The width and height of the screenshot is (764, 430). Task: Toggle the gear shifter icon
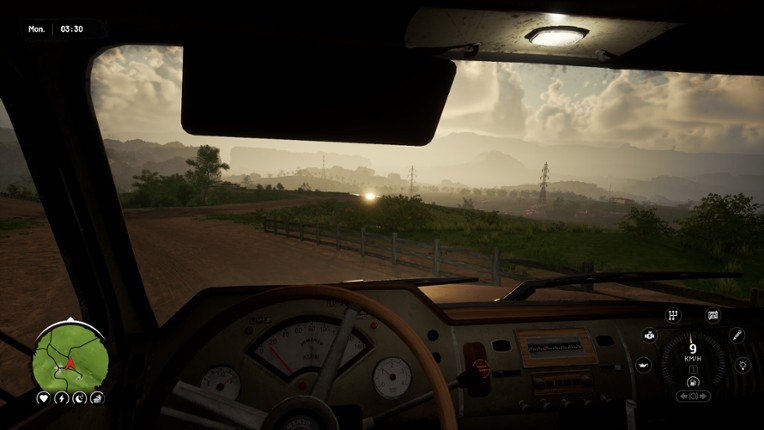click(x=673, y=316)
